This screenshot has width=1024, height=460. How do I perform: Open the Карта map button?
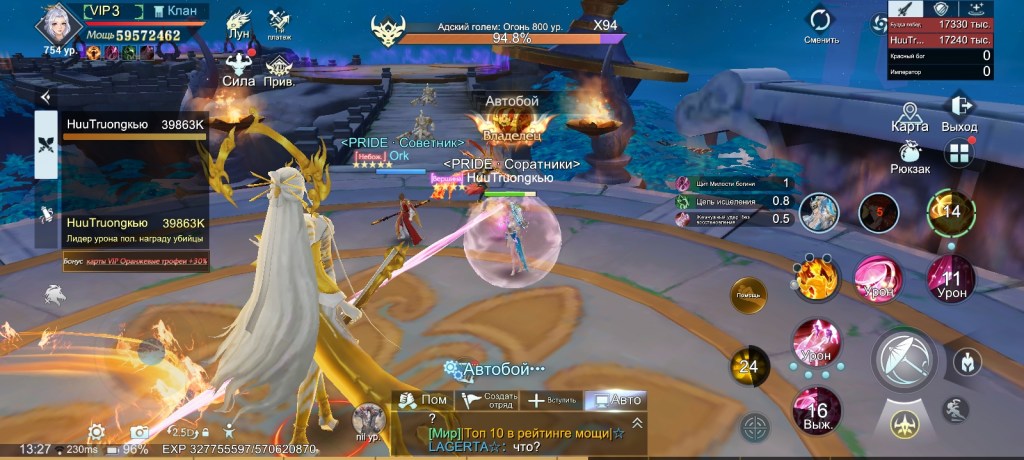[909, 115]
